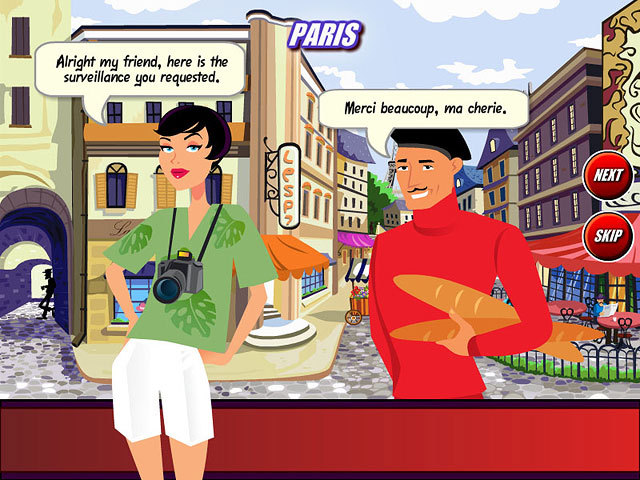Advance dialogue with the red NEXT button
Image resolution: width=640 pixels, height=480 pixels.
coord(607,176)
